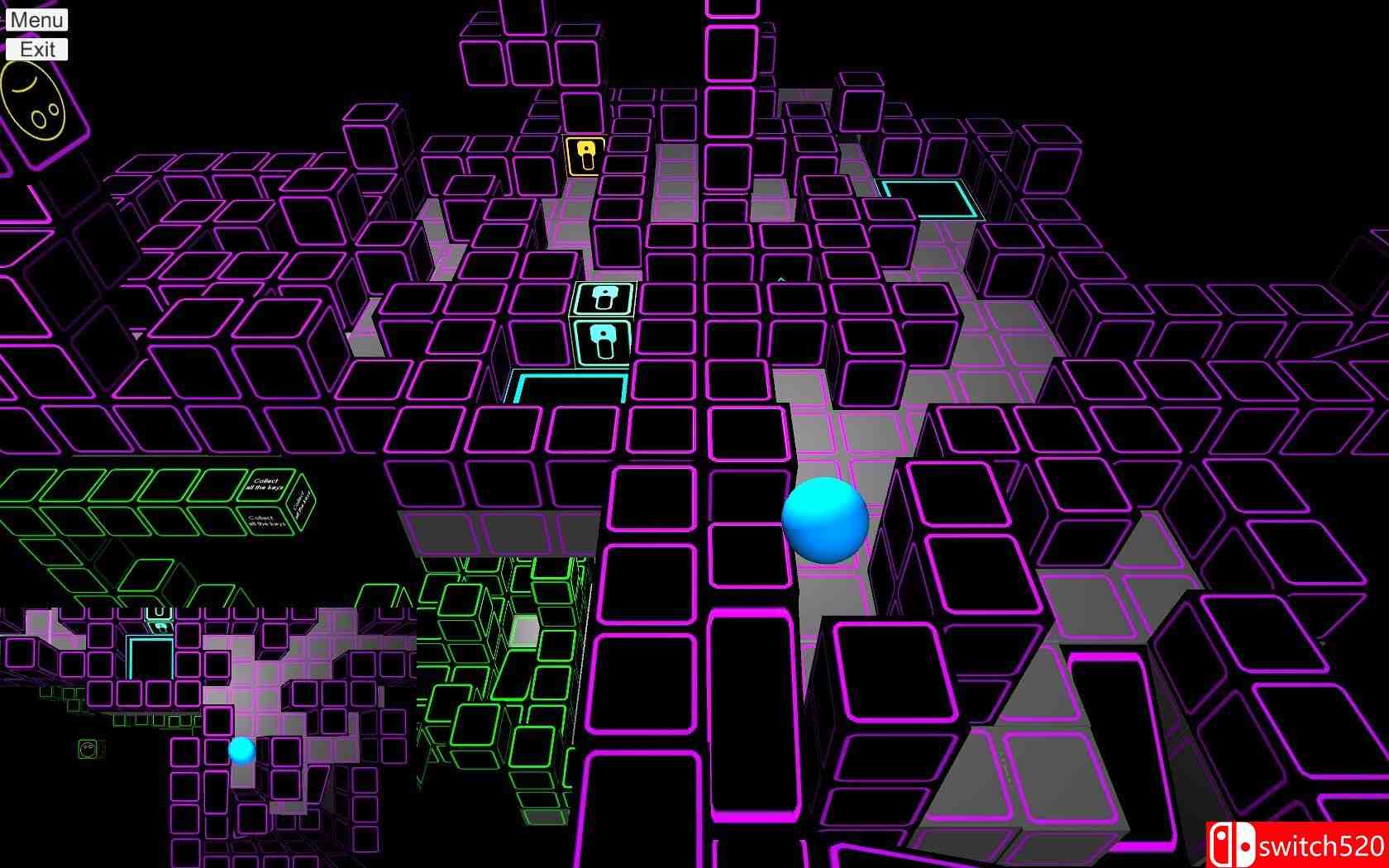Select the Exit option below Menu

37,48
